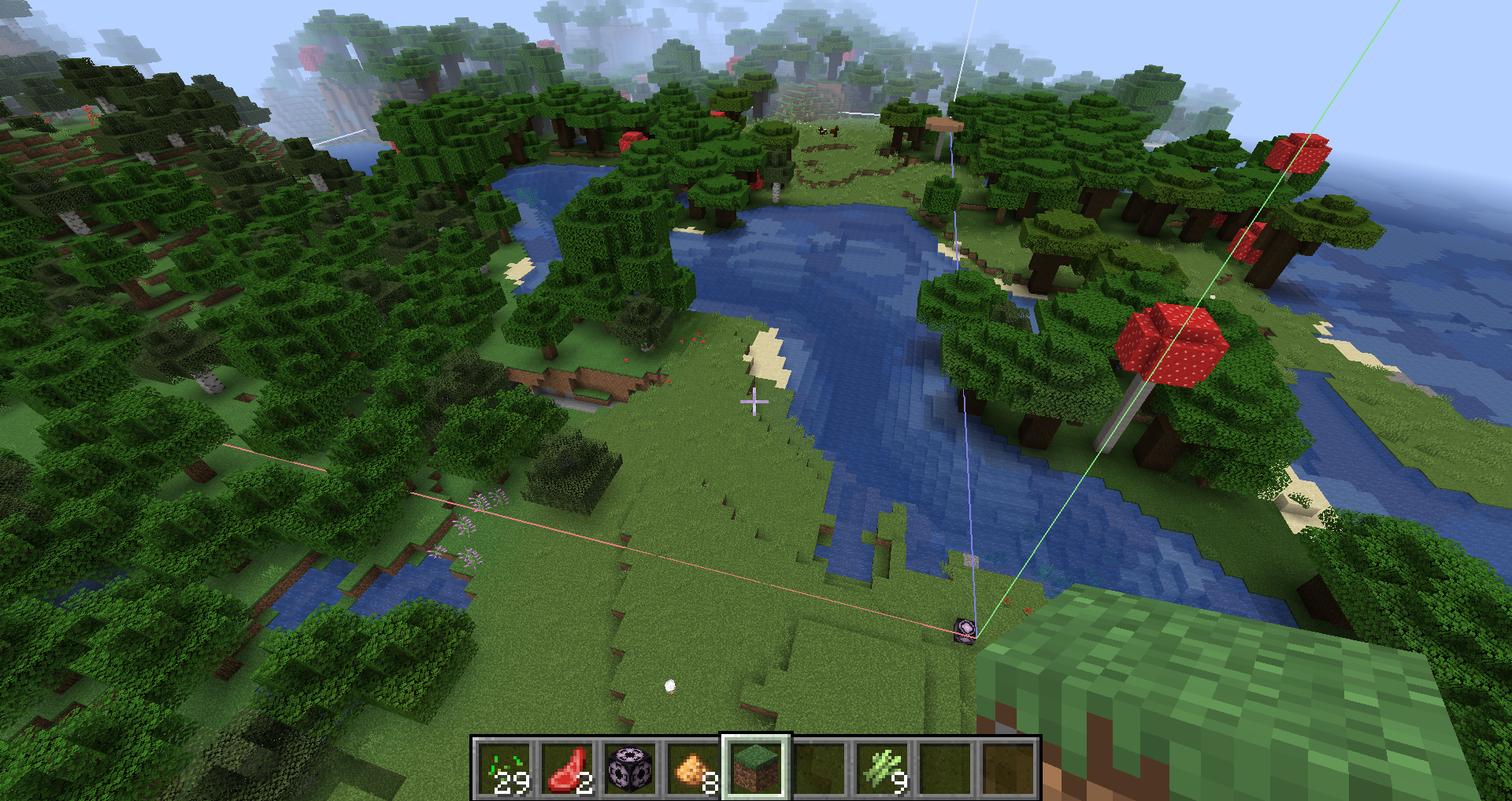Select the sugar cane hotbar slot

pyautogui.click(x=883, y=769)
